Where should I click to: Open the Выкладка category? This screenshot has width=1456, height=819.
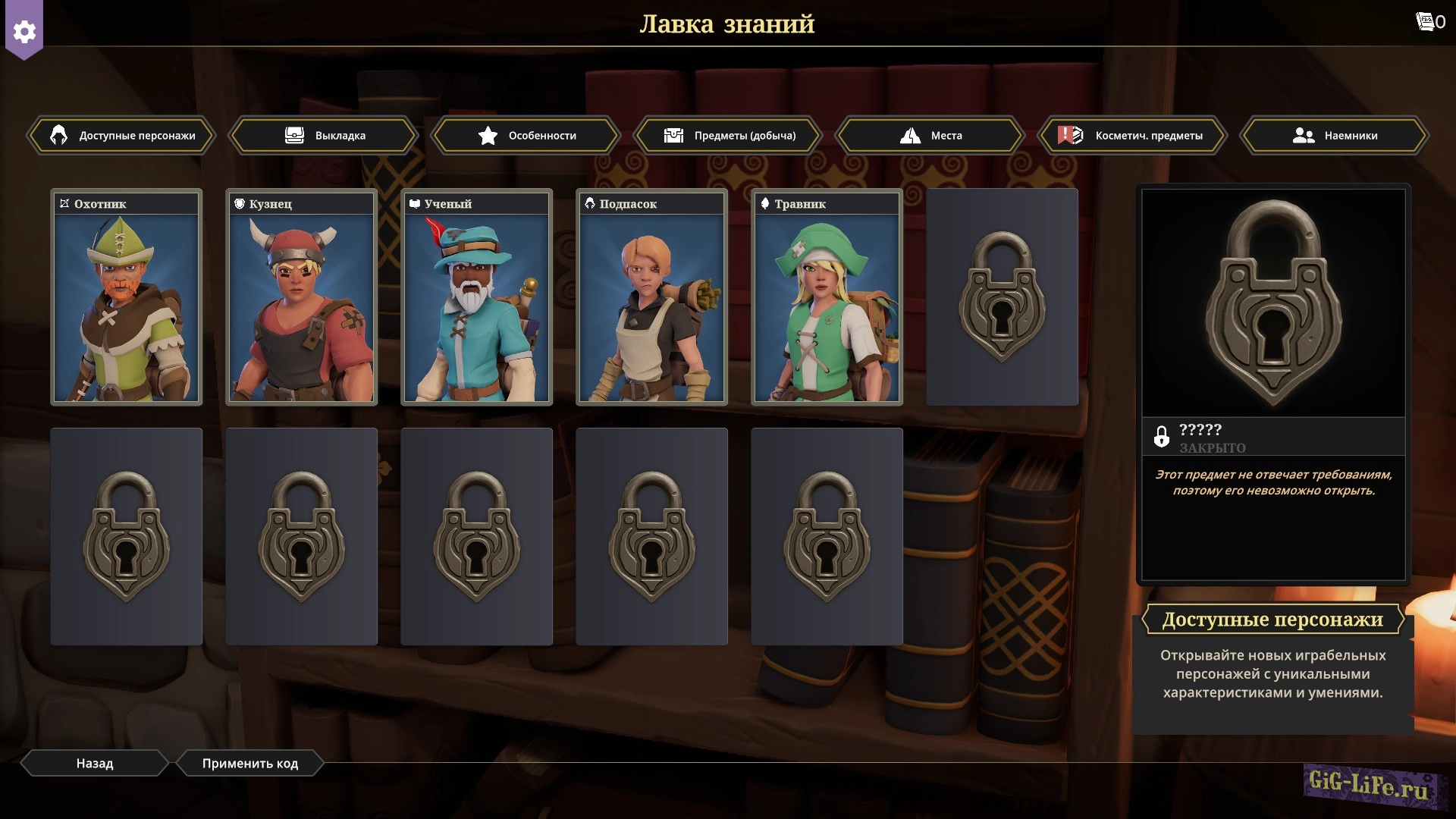[324, 136]
